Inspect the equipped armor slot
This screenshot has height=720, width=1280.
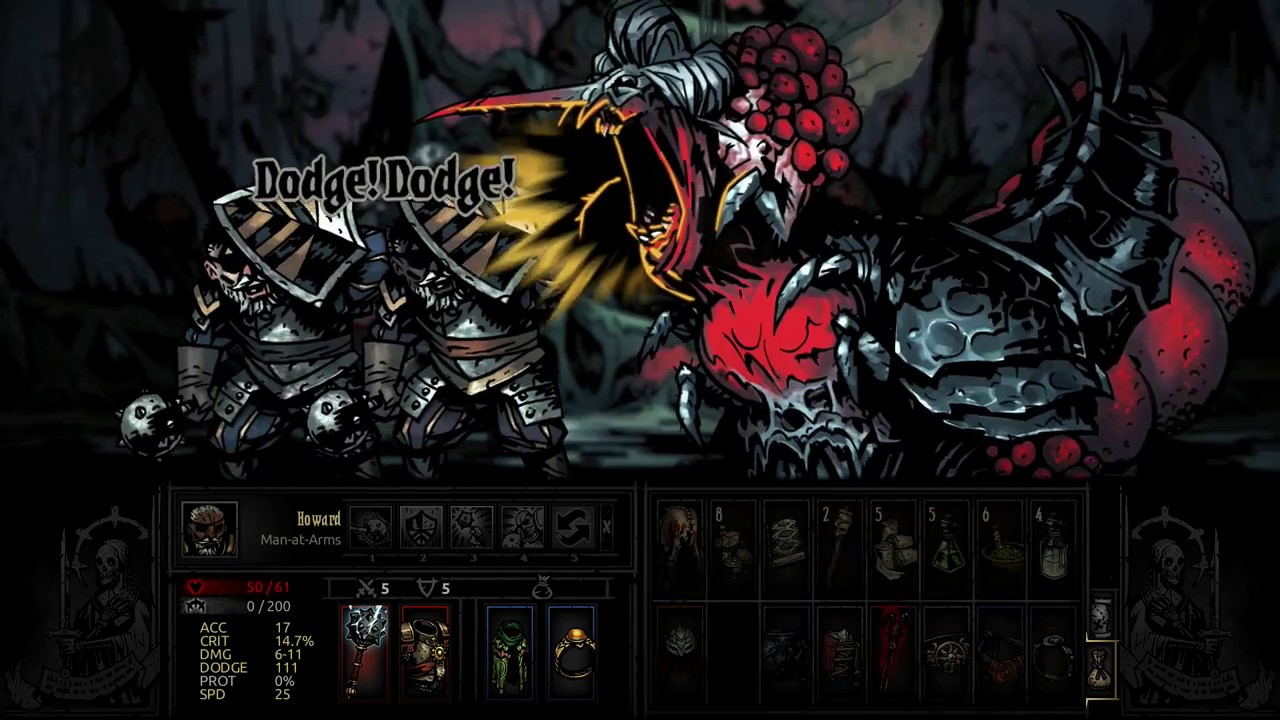425,651
